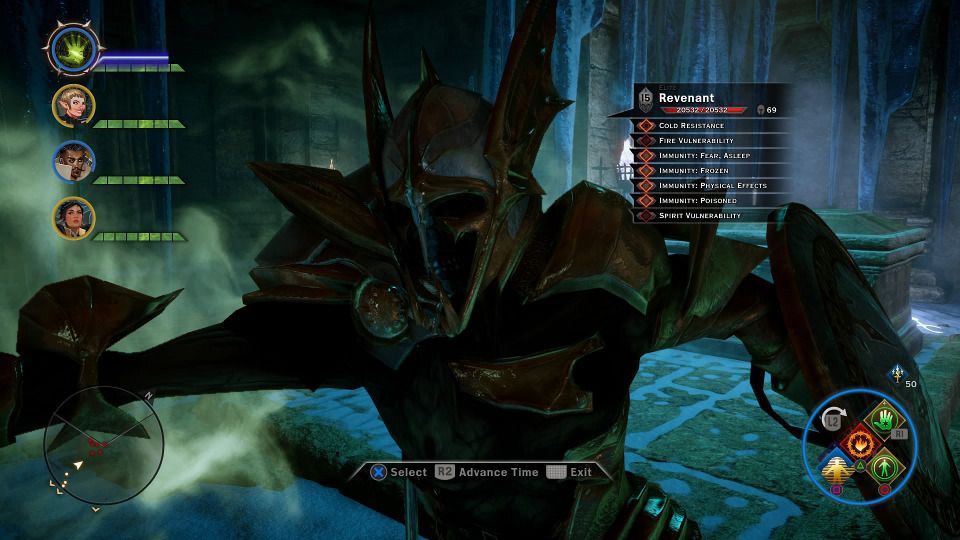Switch to the blonde elf party member

click(74, 106)
